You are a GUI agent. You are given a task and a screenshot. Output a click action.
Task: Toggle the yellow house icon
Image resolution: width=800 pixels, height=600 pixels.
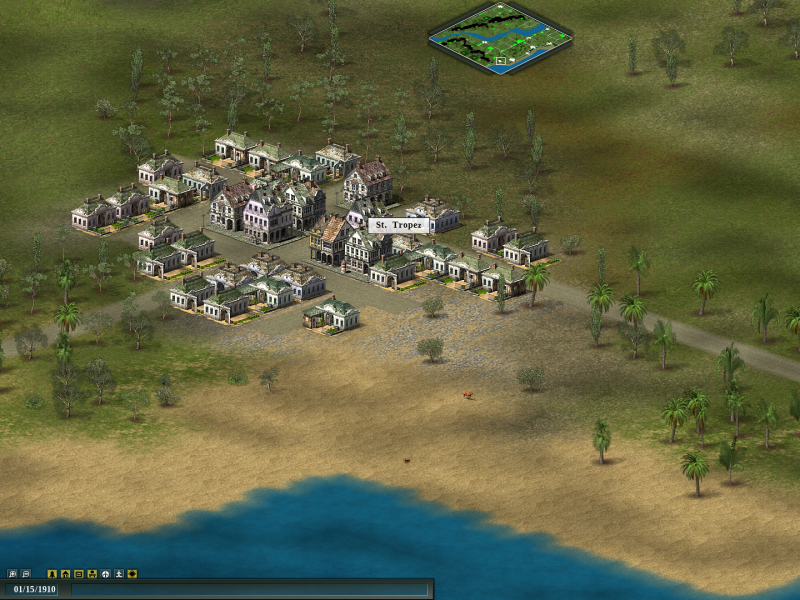click(66, 574)
